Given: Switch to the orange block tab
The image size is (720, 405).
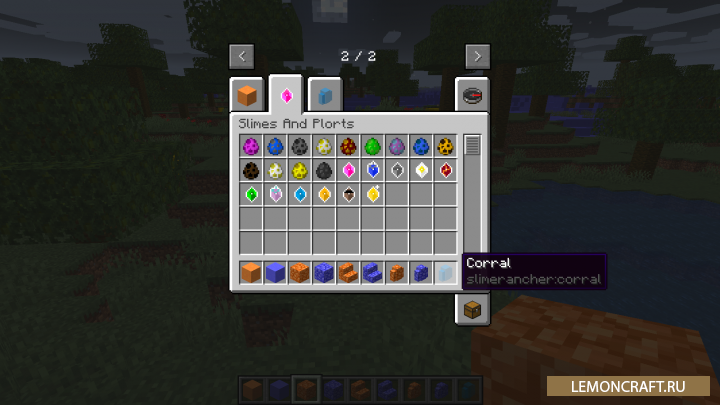Looking at the screenshot, I should point(247,96).
